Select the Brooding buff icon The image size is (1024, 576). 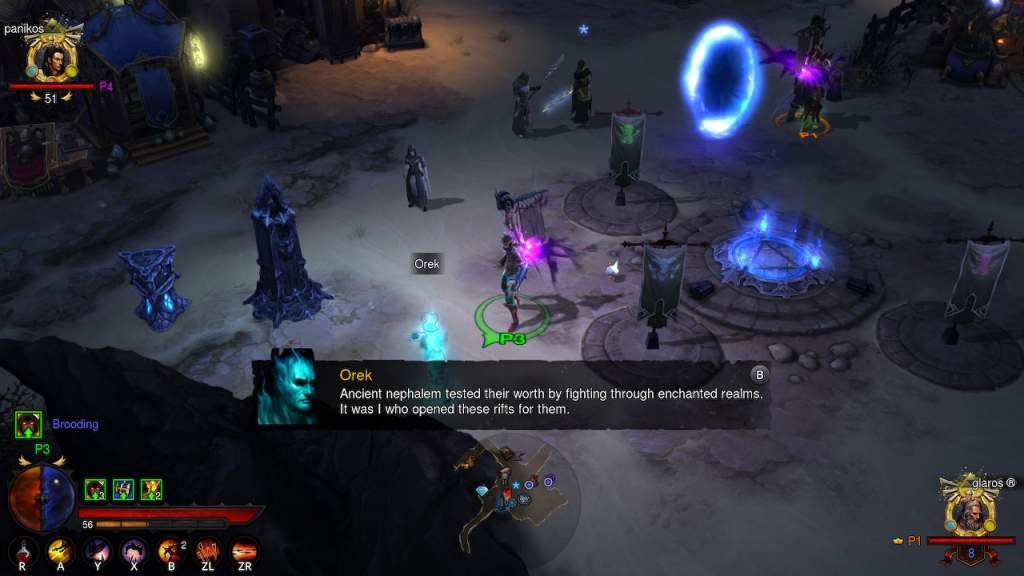28,425
